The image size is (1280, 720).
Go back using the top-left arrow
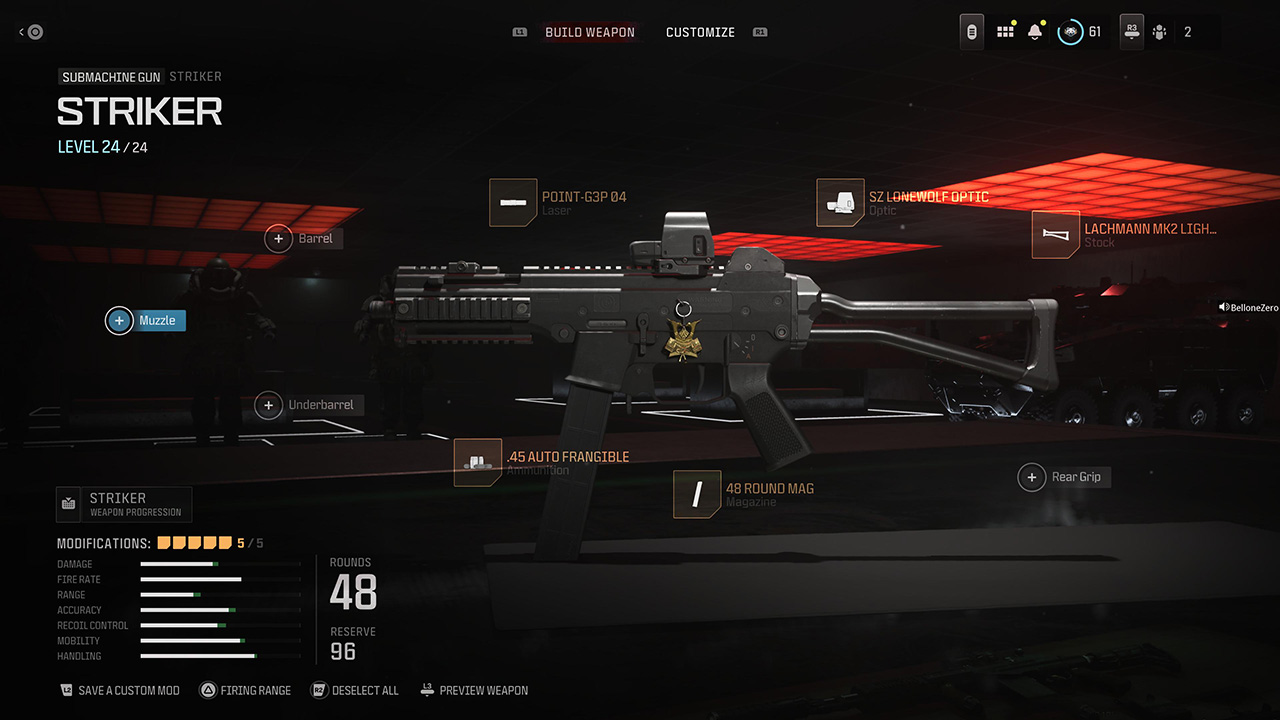click(30, 32)
